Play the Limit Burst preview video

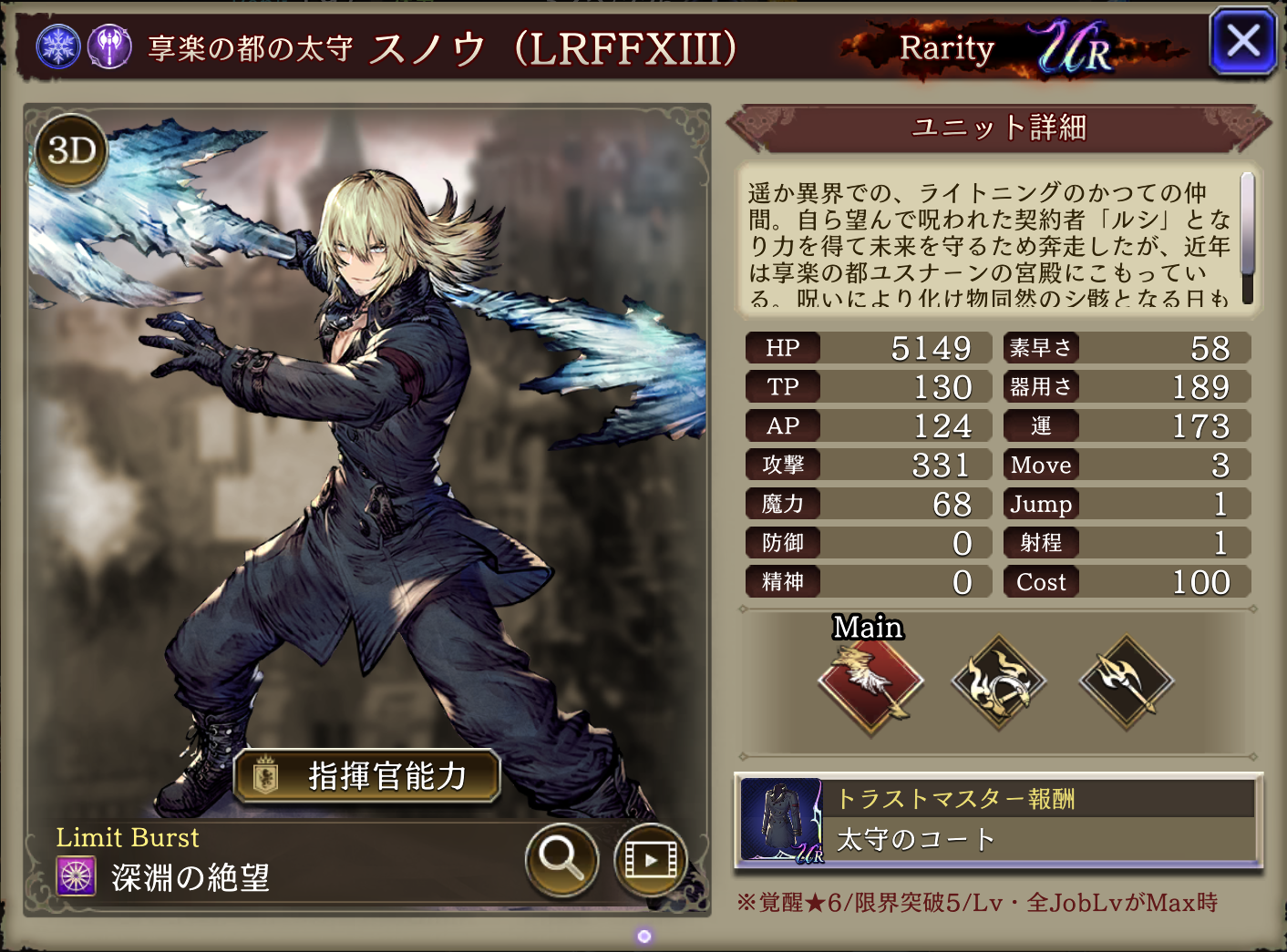[x=650, y=858]
